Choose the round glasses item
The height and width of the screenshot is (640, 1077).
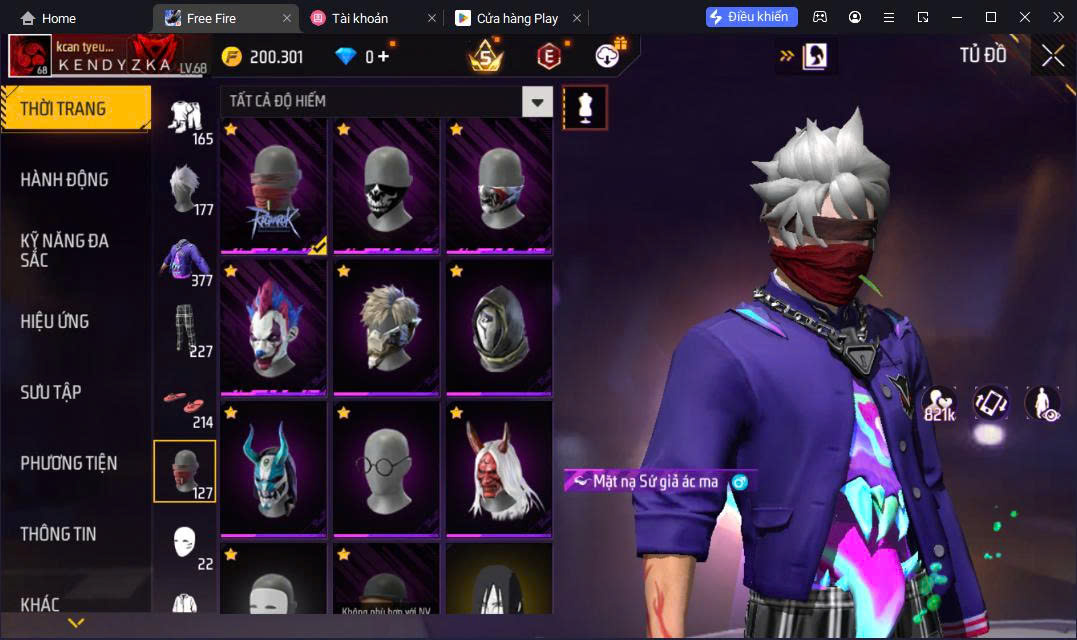tap(386, 468)
